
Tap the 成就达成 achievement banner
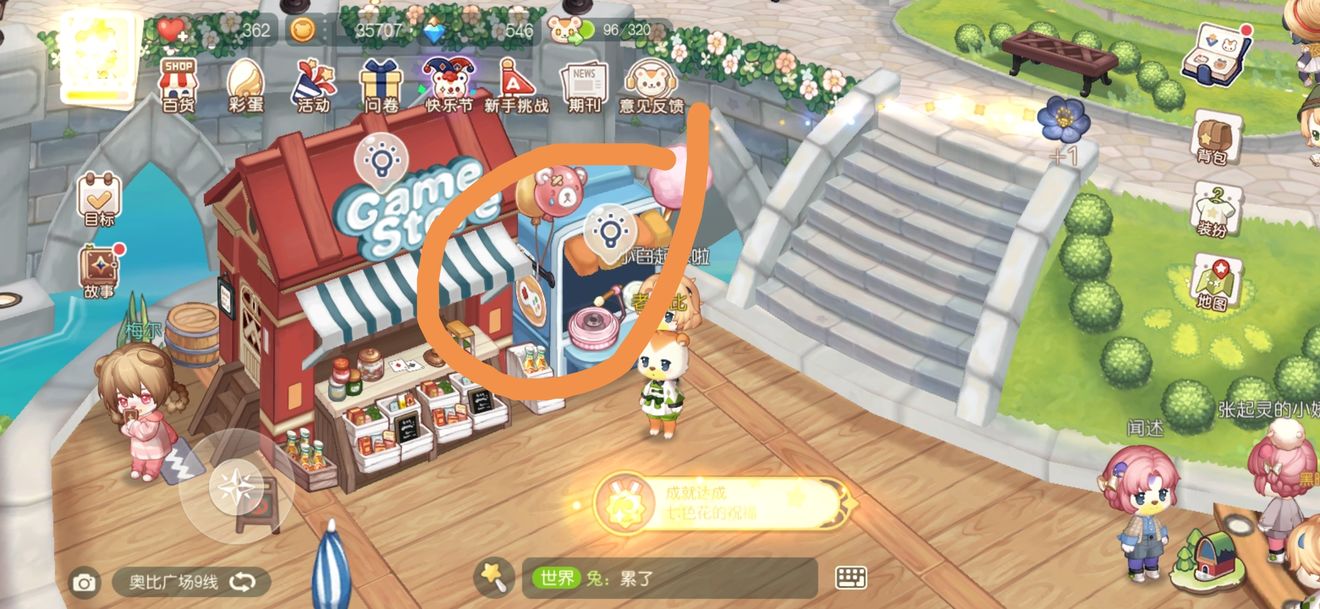pos(720,504)
